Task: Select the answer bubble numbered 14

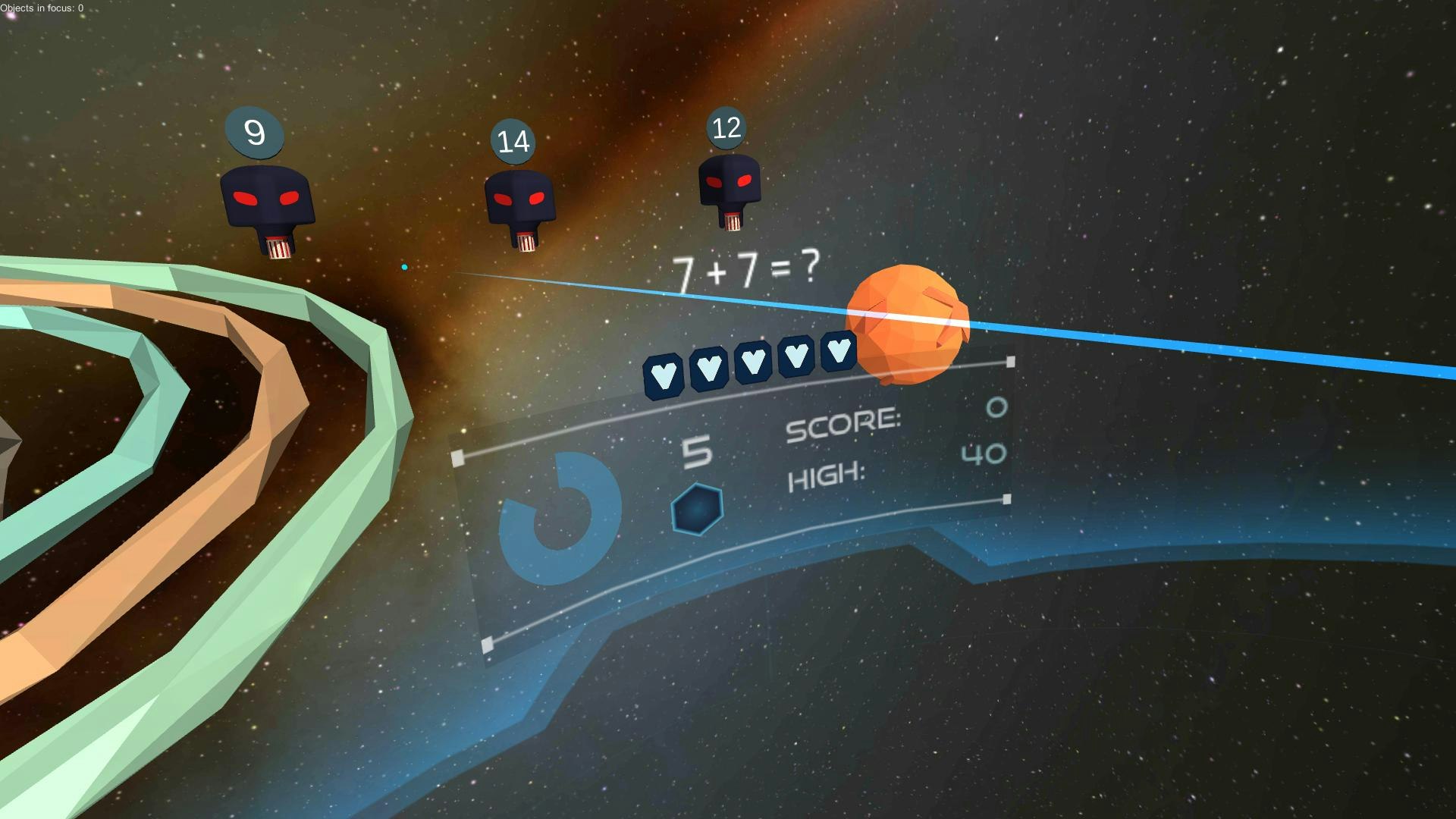Action: [x=513, y=142]
